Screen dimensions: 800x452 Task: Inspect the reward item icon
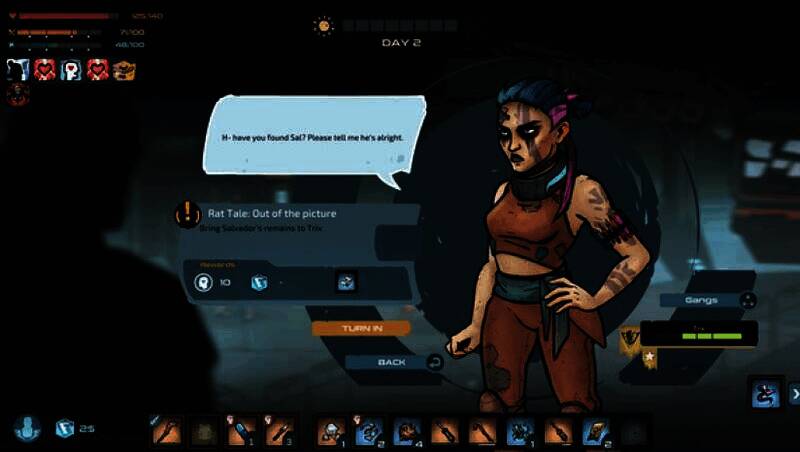click(346, 283)
